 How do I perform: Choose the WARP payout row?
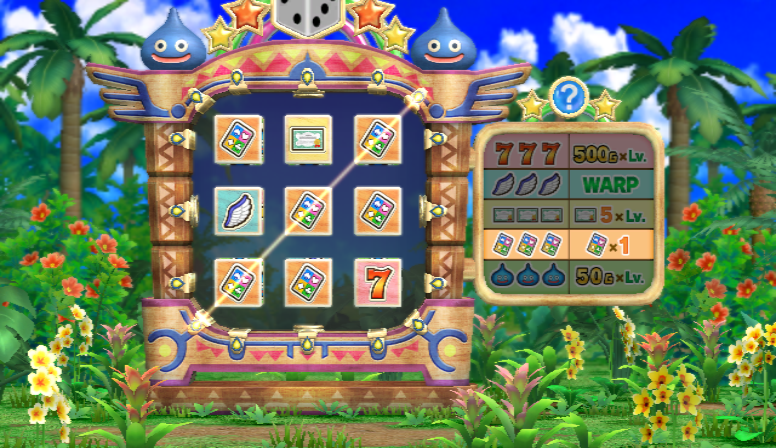(x=568, y=185)
